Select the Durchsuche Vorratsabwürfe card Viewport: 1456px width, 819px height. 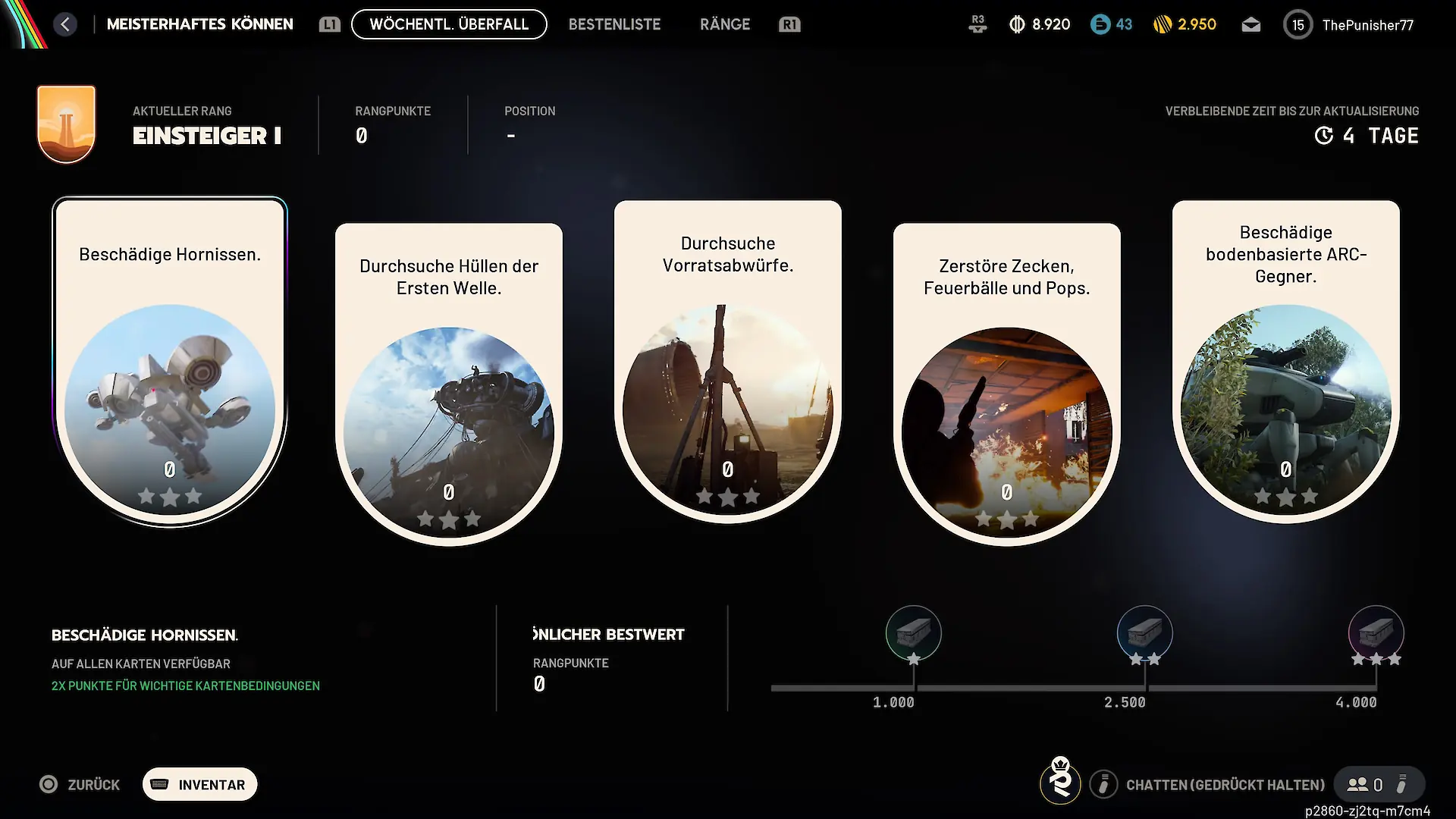tap(728, 362)
